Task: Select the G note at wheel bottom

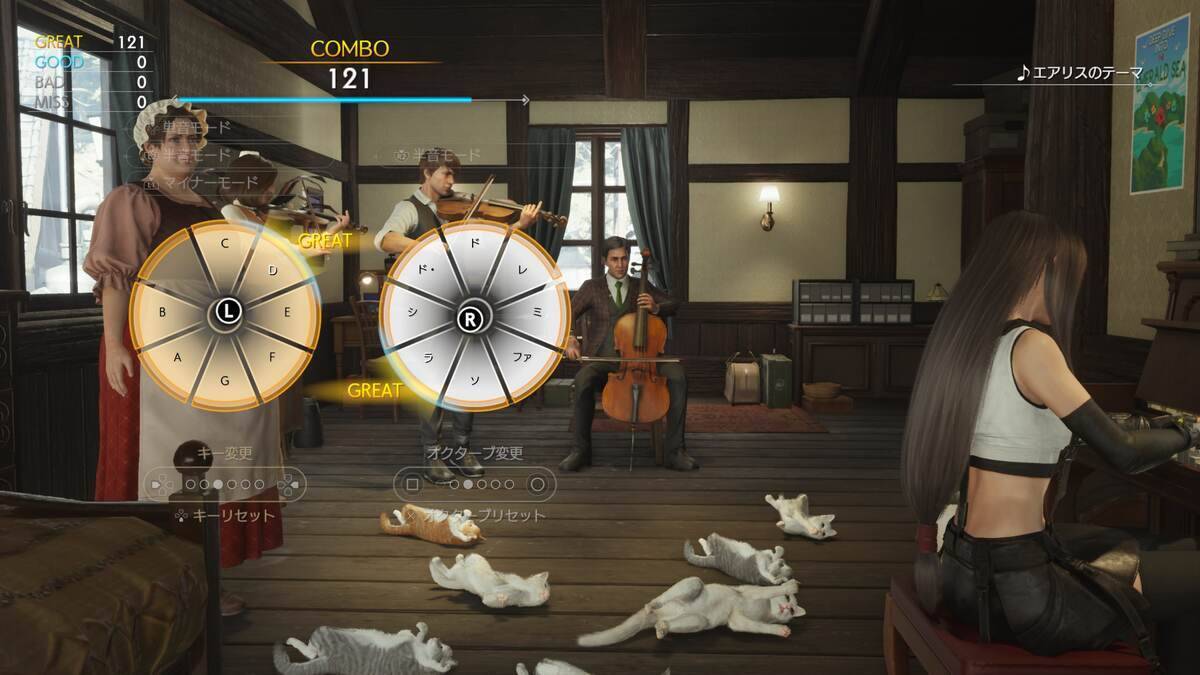Action: point(225,380)
